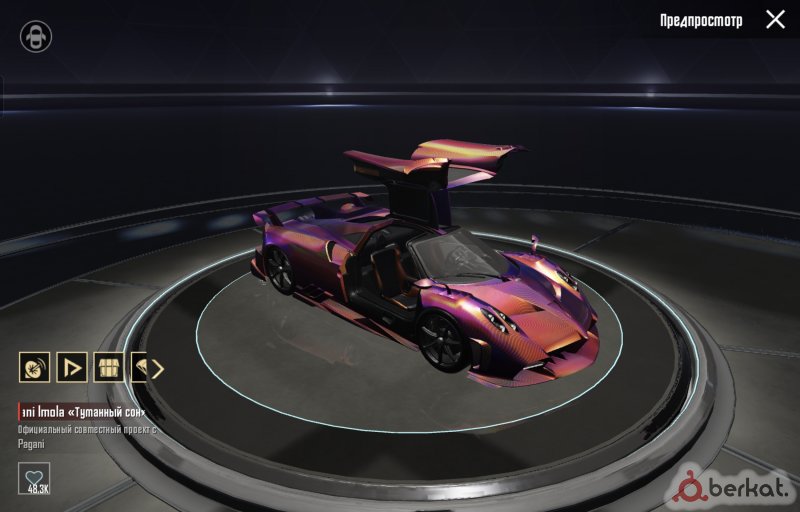Open the treasure chest icon

pos(108,367)
